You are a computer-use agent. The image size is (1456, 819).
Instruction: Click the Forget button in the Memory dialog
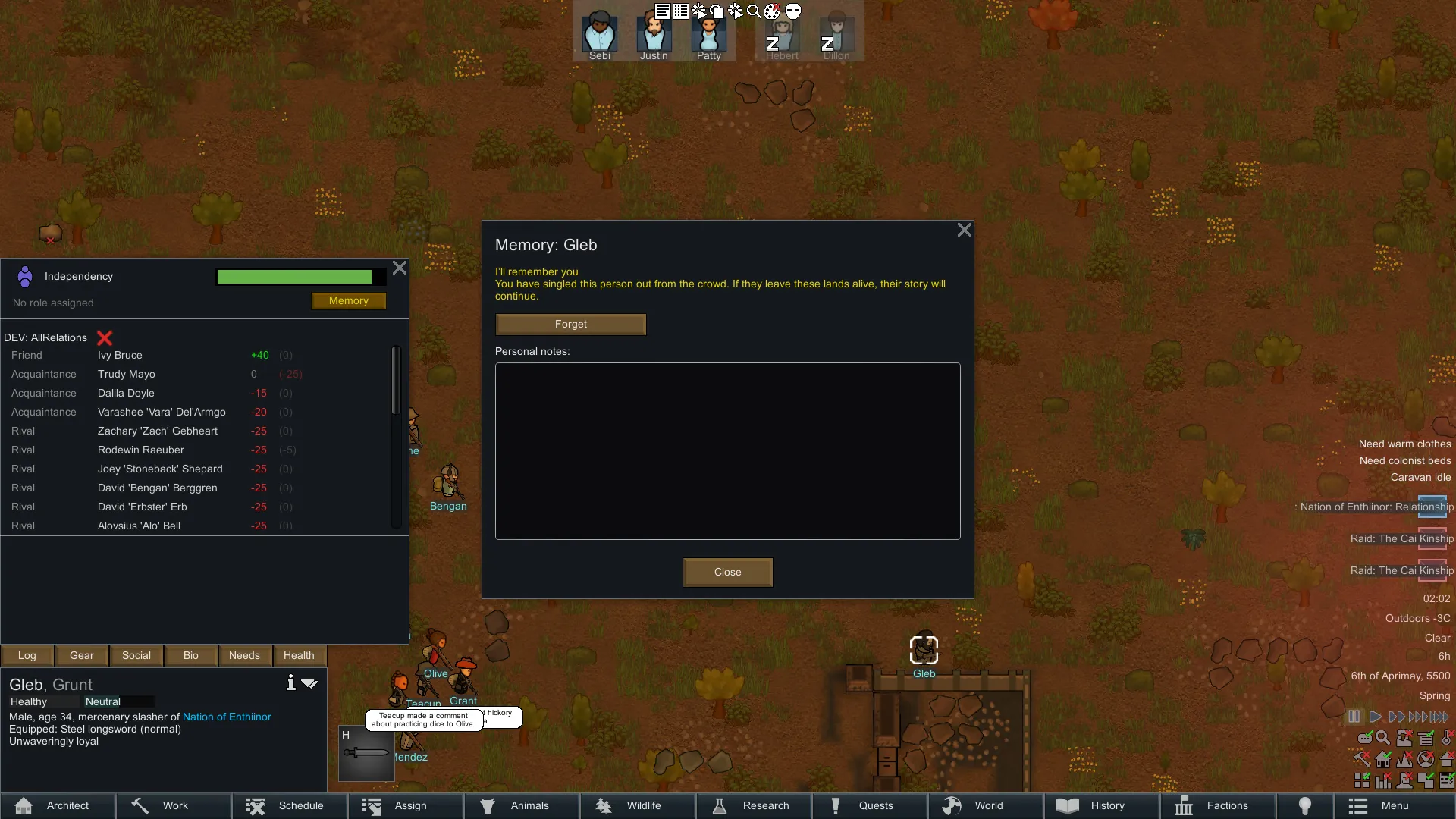tap(570, 325)
